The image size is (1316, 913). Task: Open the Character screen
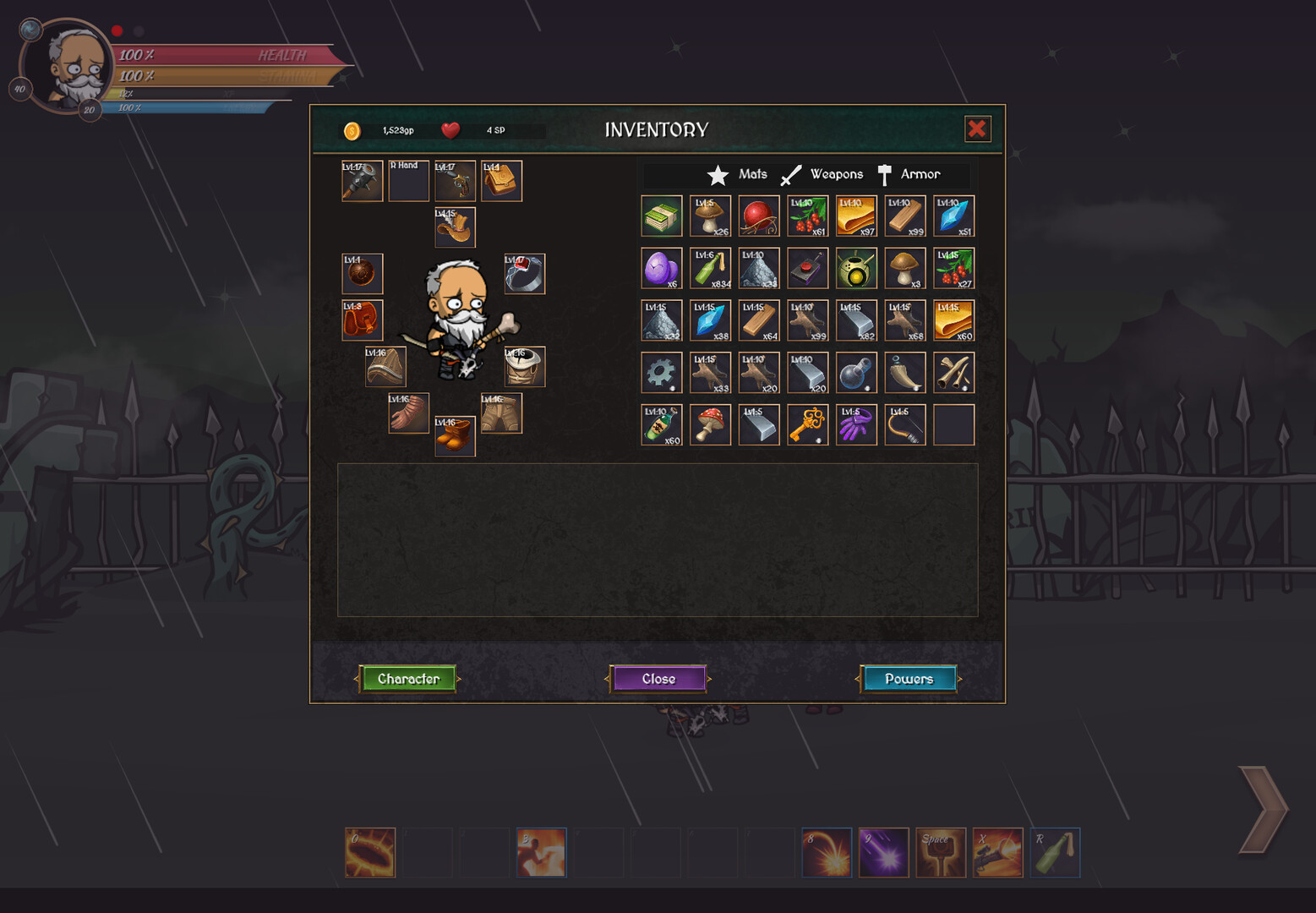tap(408, 679)
